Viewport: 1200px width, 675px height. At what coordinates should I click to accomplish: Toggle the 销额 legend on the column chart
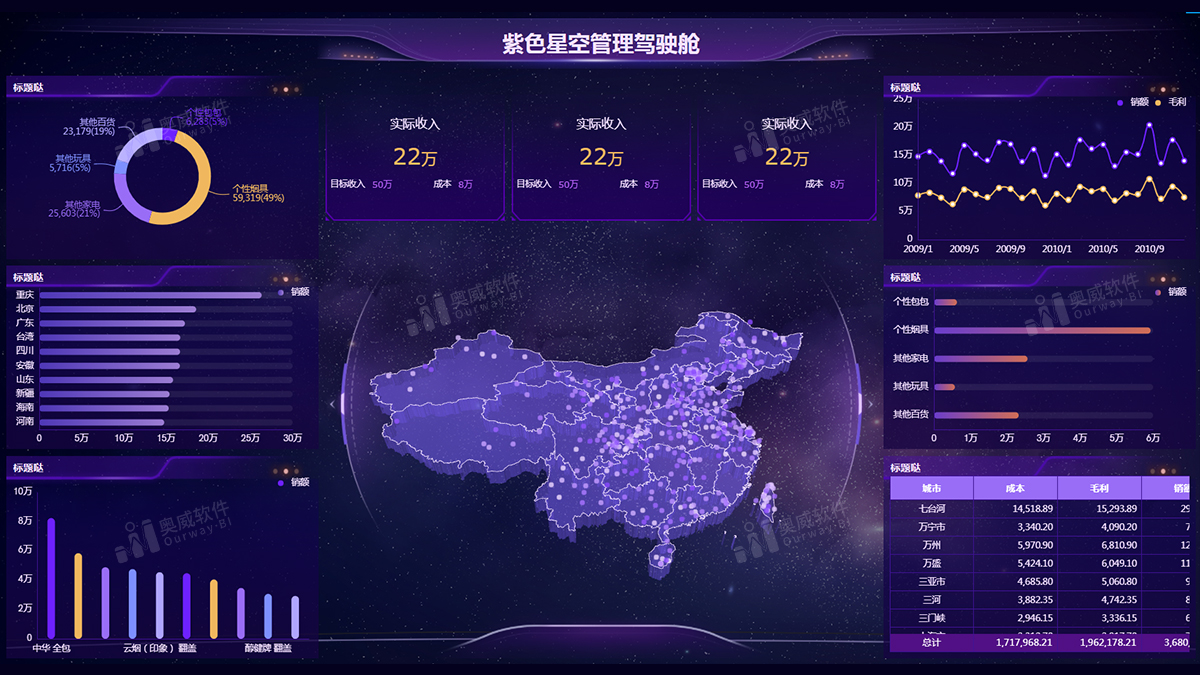(x=294, y=482)
